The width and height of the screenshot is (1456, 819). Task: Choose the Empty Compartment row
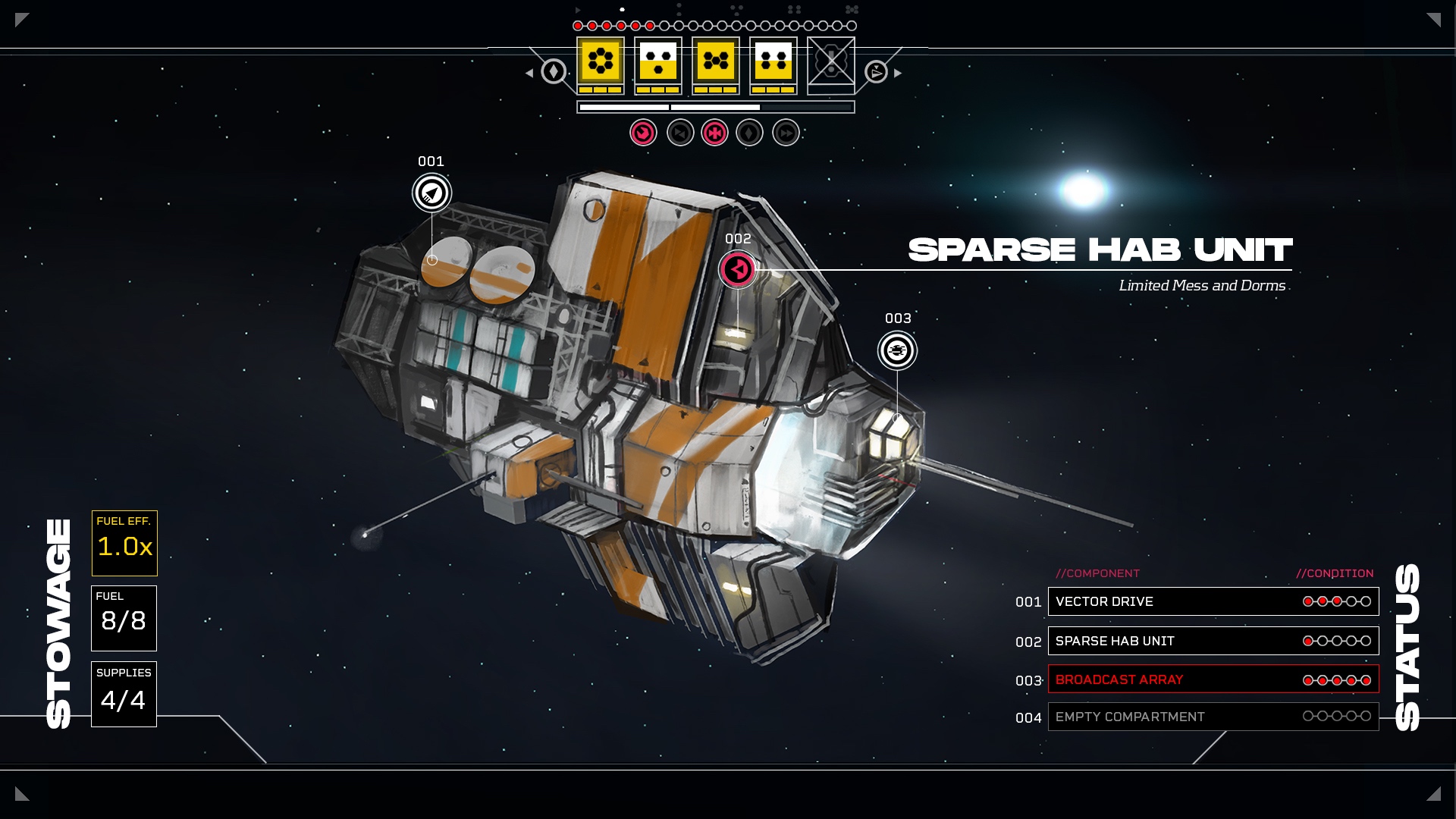[x=1213, y=717]
